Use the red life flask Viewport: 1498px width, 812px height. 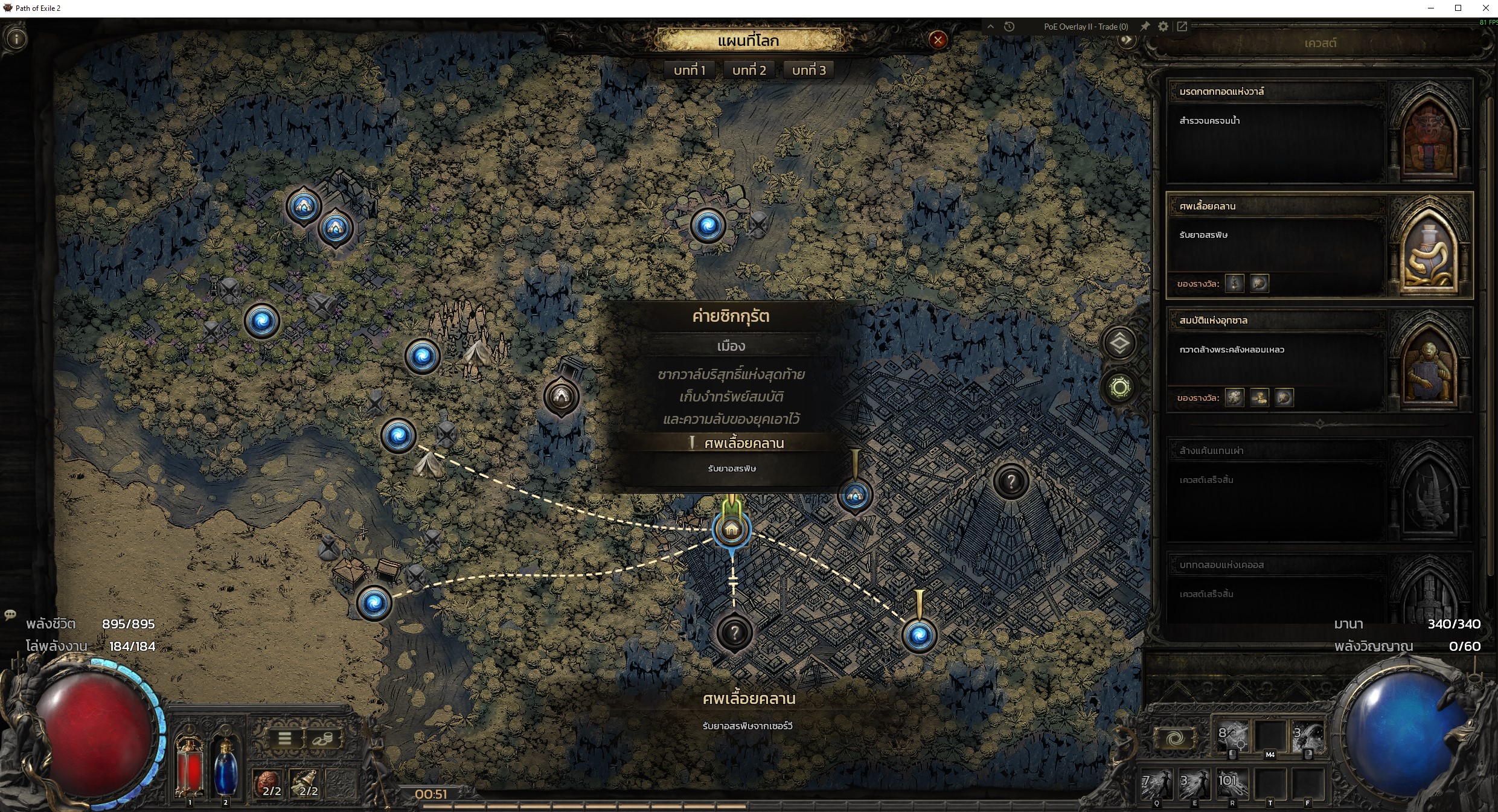189,764
